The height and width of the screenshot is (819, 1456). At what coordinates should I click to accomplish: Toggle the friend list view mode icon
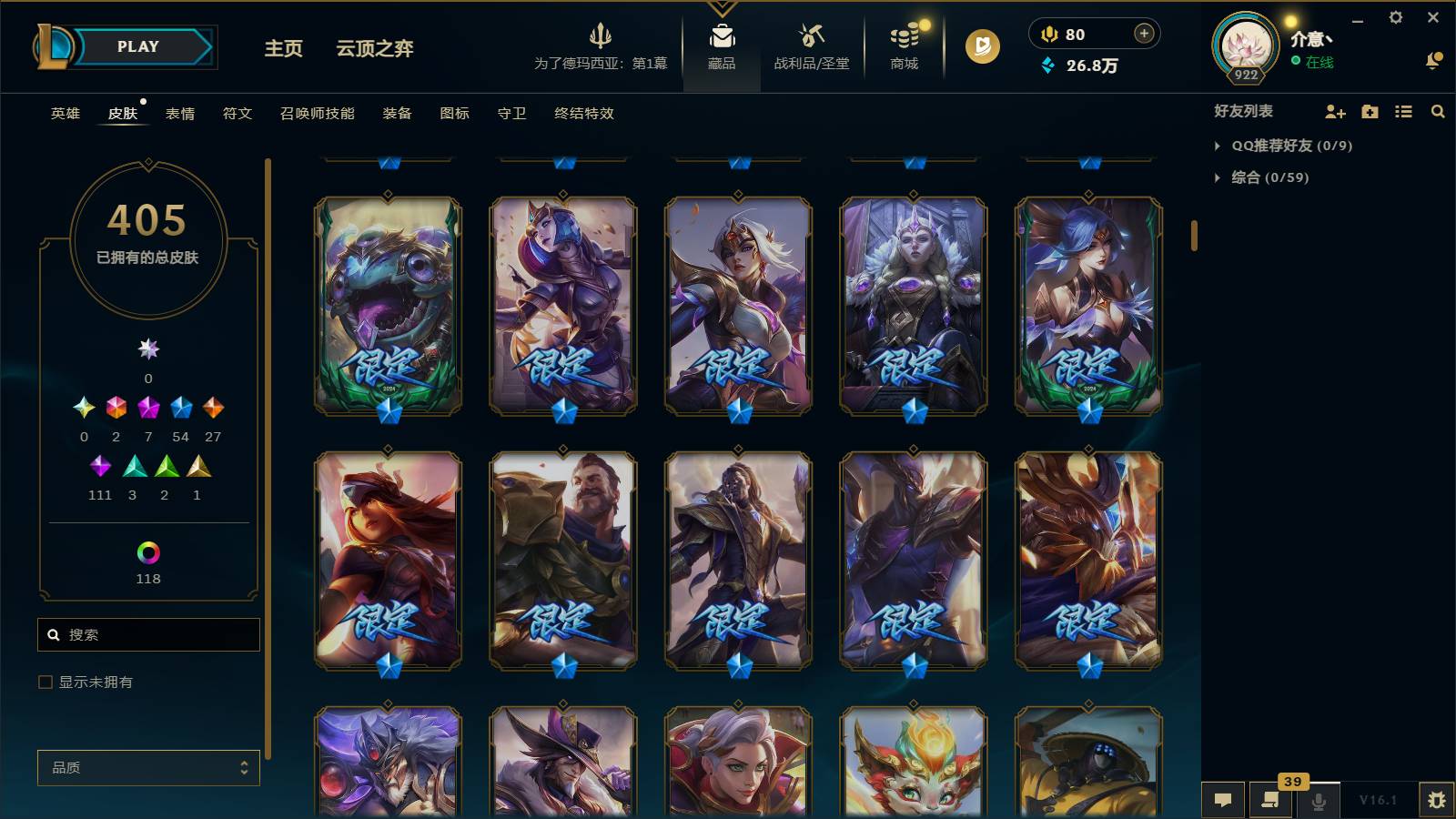(1403, 112)
